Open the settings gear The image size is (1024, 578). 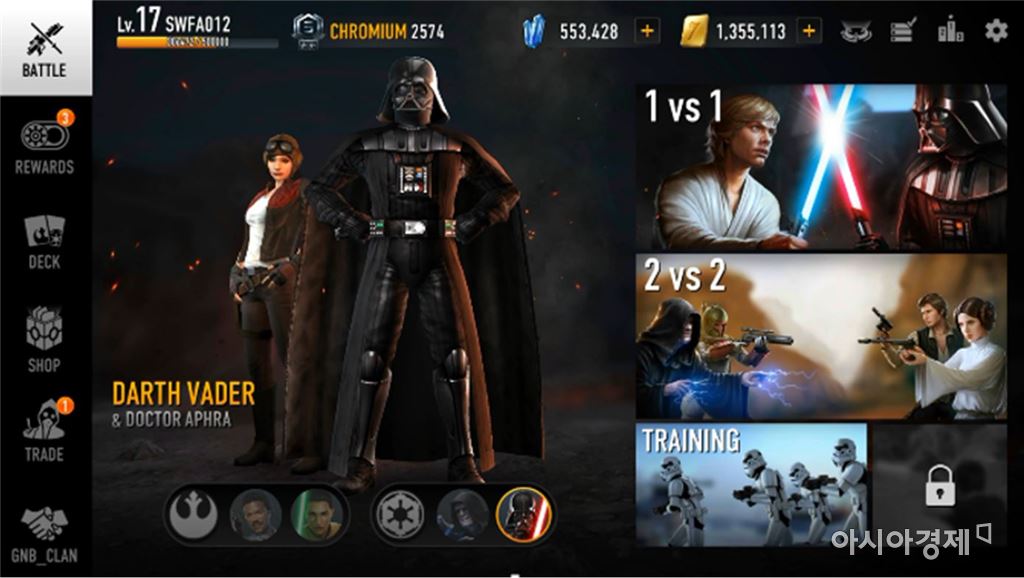point(996,31)
